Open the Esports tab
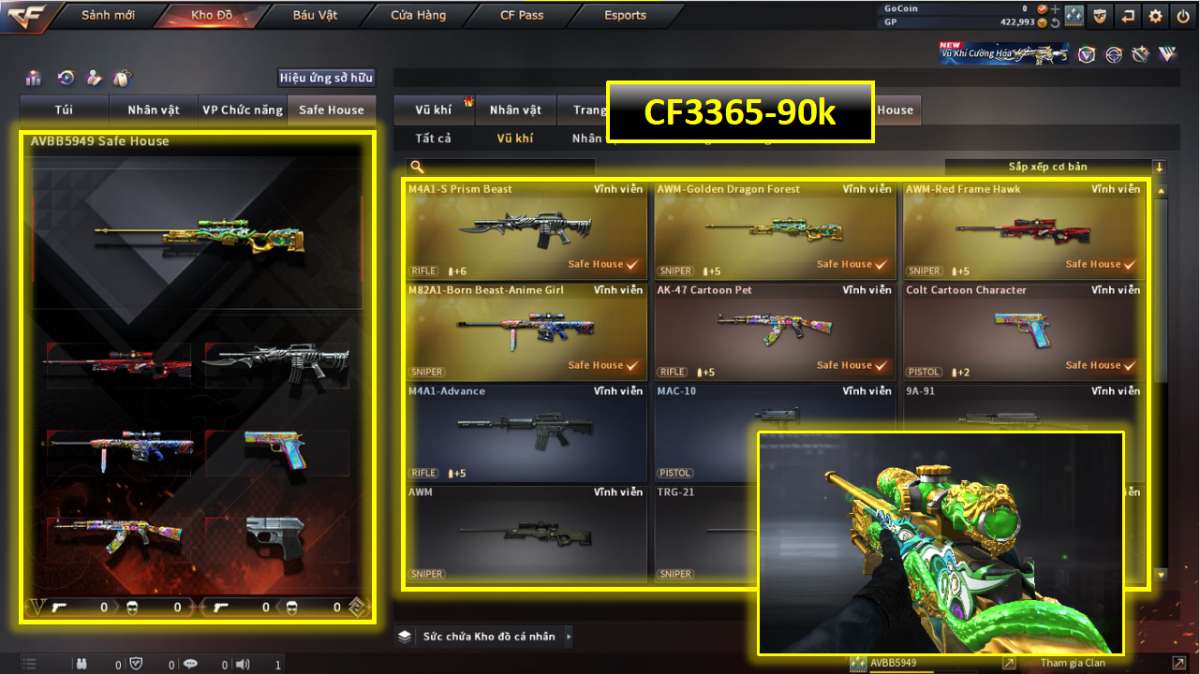This screenshot has height=674, width=1200. tap(625, 16)
